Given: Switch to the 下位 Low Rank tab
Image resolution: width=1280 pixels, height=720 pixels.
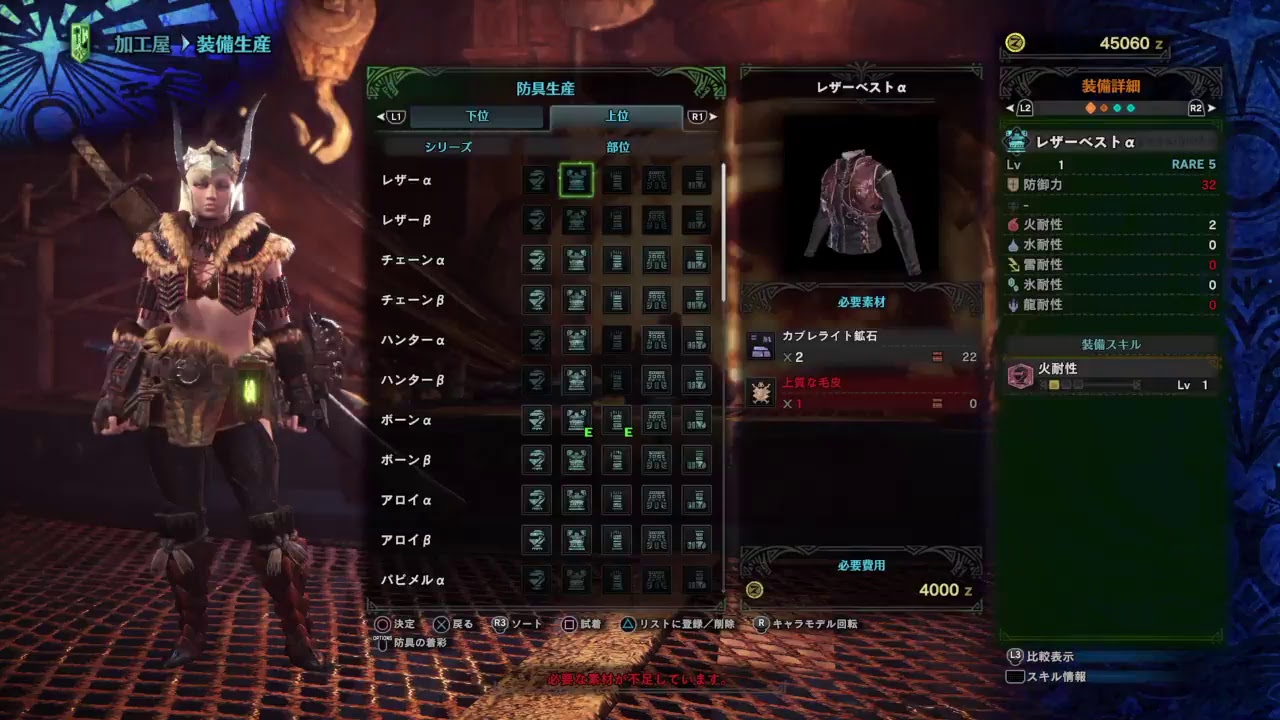Looking at the screenshot, I should (x=477, y=115).
